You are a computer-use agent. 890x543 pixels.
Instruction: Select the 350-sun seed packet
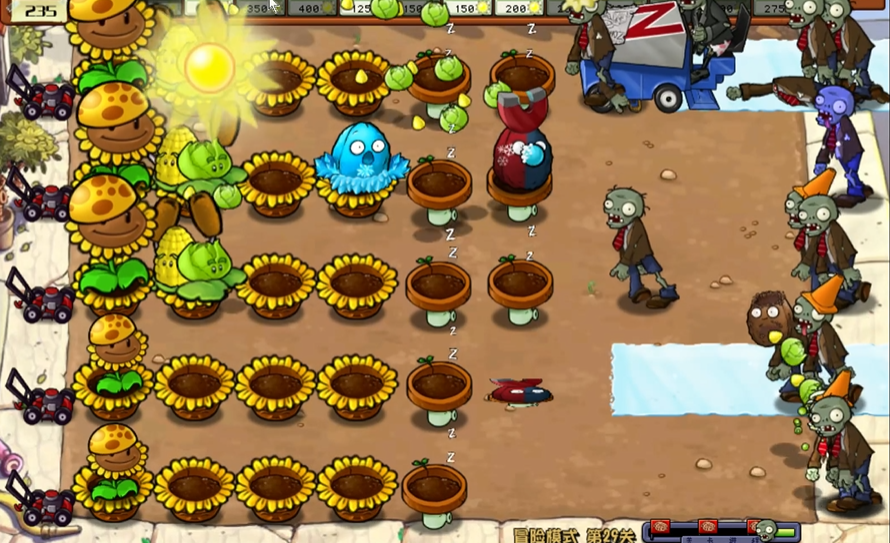coord(259,7)
